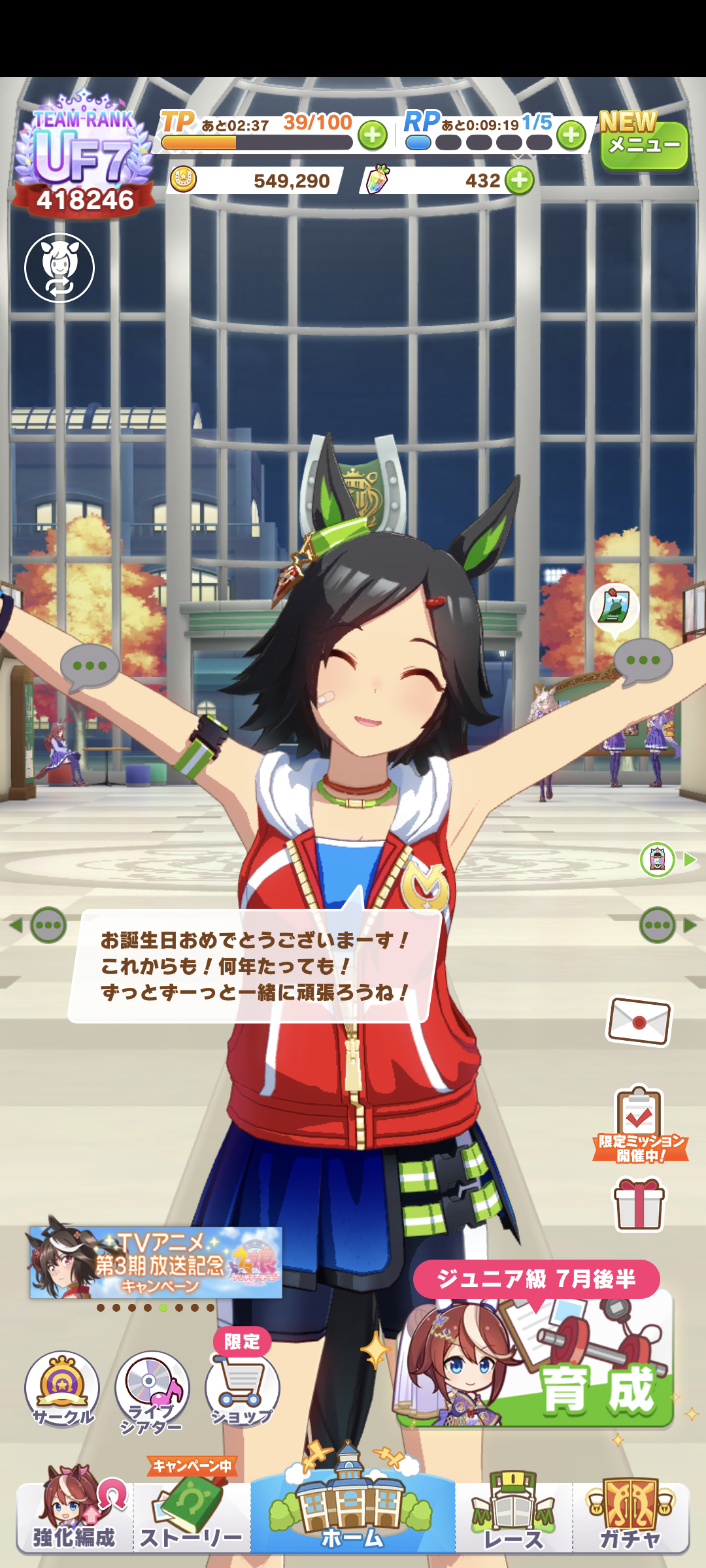The height and width of the screenshot is (1568, 706).
Task: Open the red gift box presents
Action: pos(639,1204)
